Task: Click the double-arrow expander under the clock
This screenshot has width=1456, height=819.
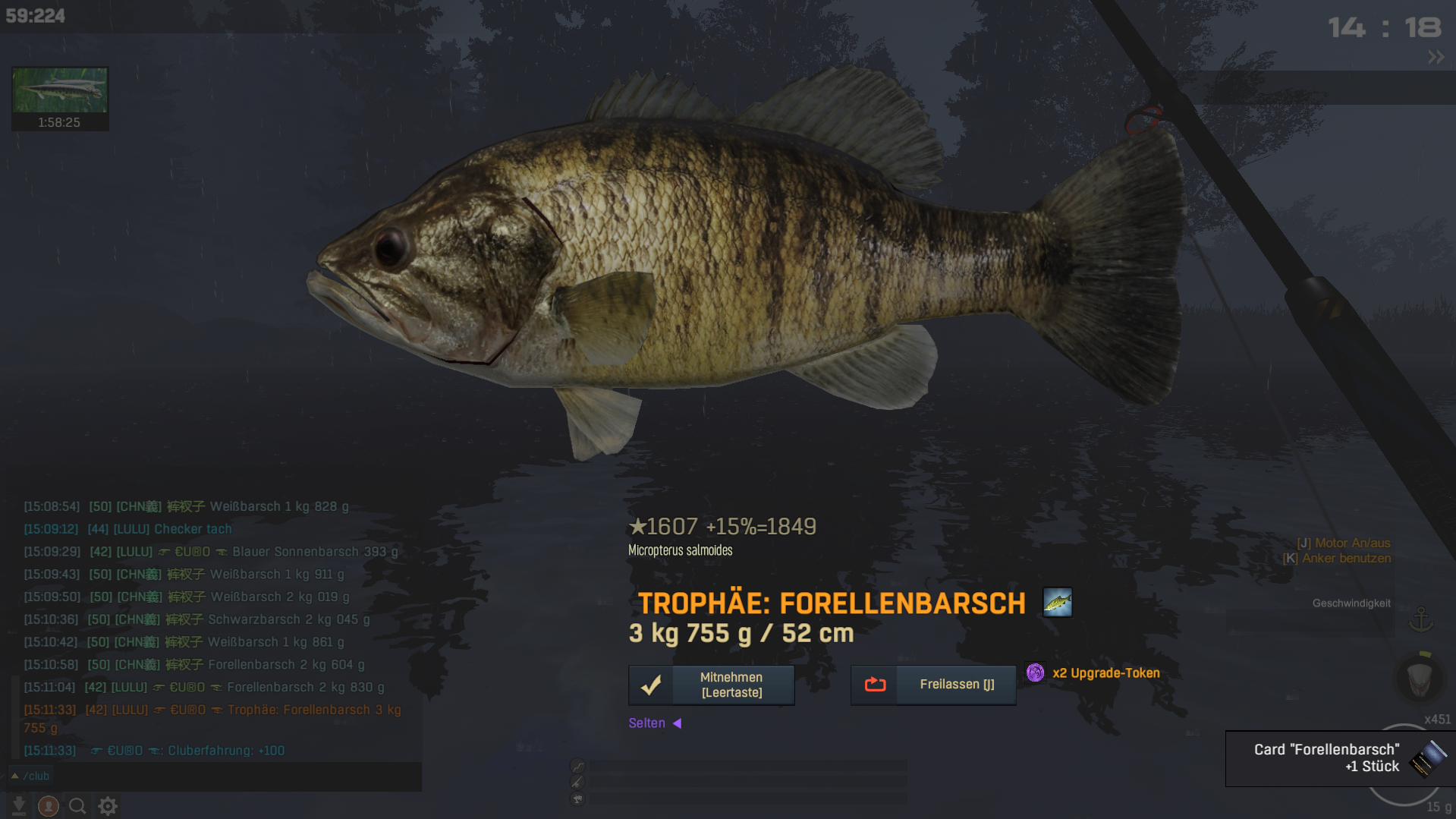Action: (x=1436, y=57)
